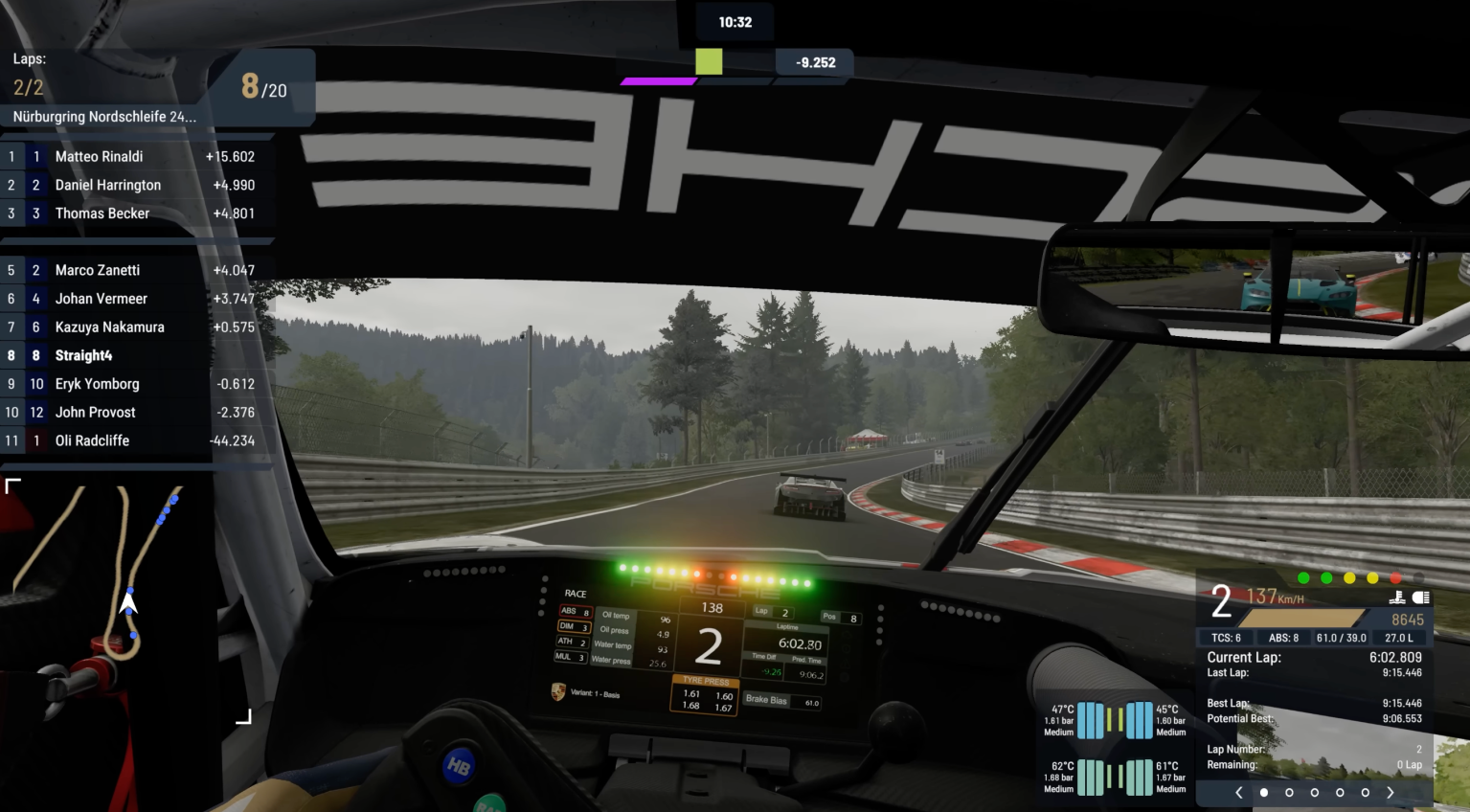The image size is (1470, 812).
Task: Go to the next info panel page
Action: (1391, 792)
